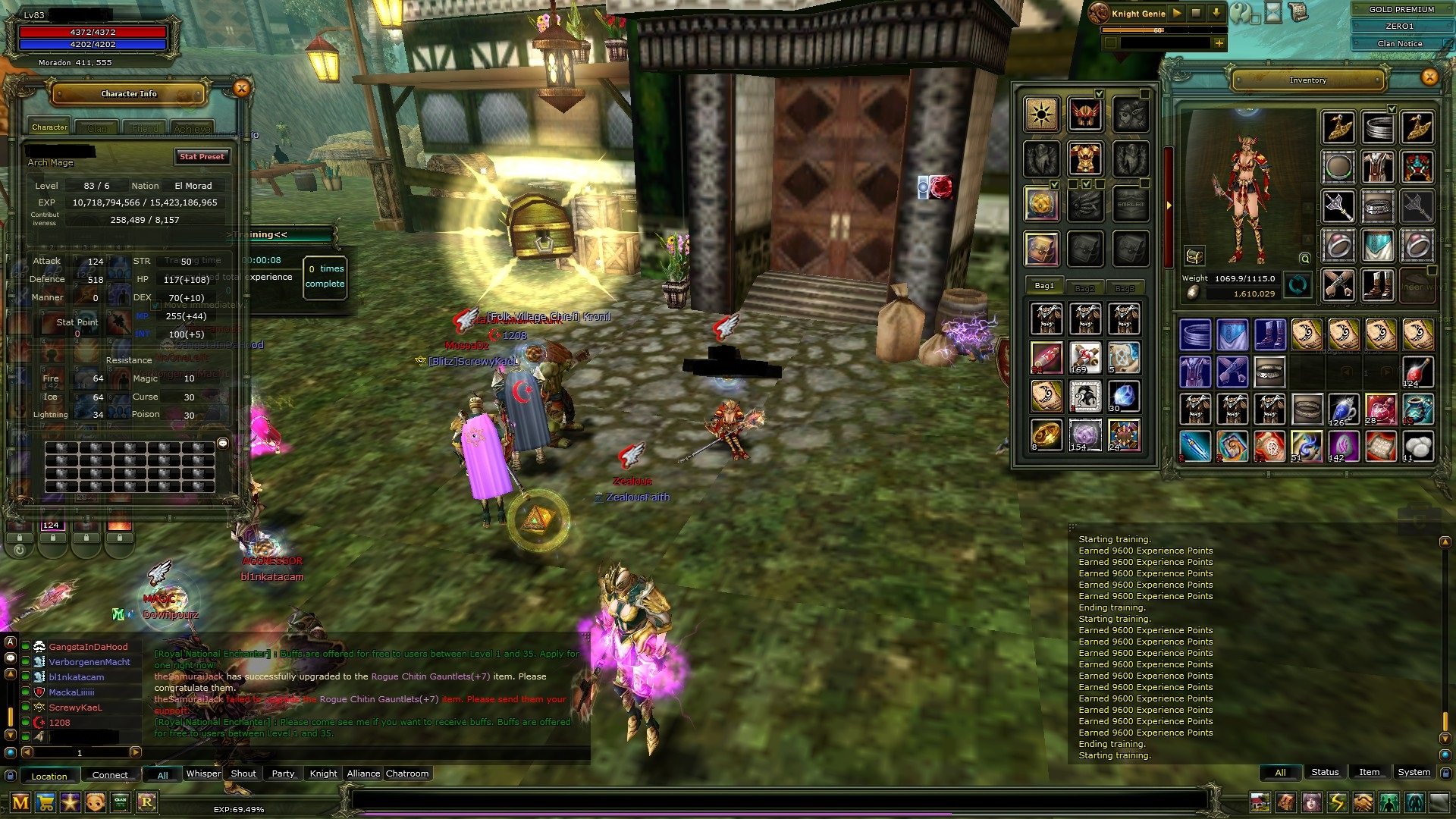Viewport: 1456px width, 819px height.
Task: Switch to the Clan tab in Character Info
Action: [97, 127]
